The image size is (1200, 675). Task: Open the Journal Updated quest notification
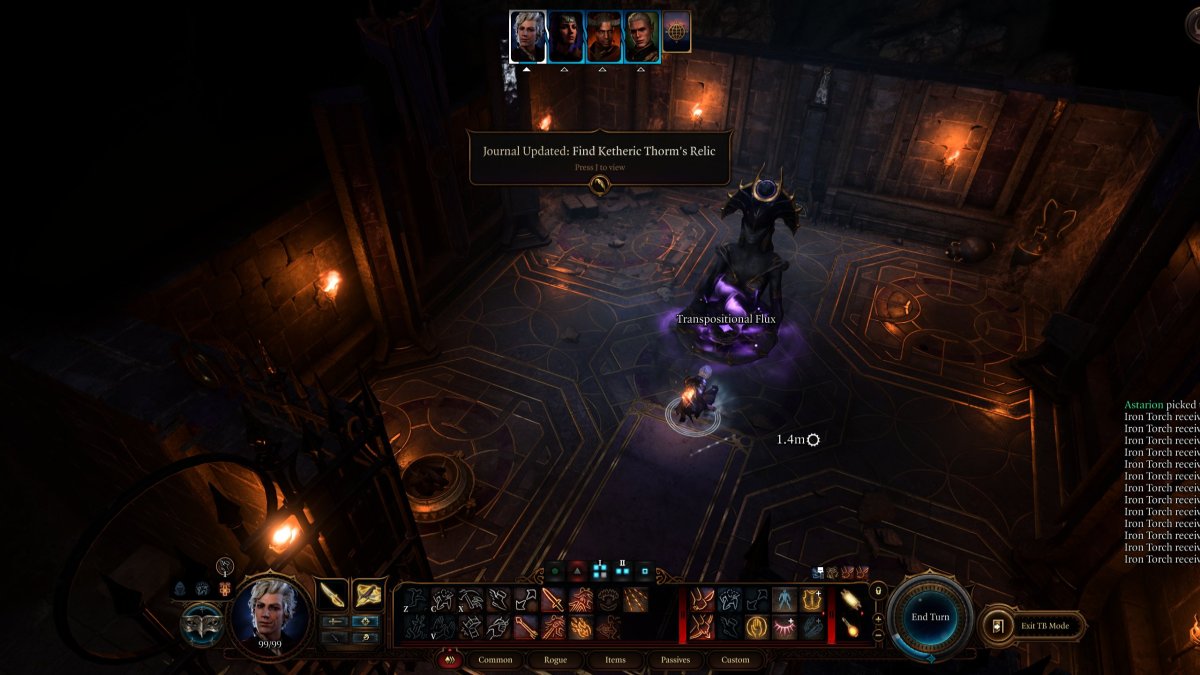point(600,157)
